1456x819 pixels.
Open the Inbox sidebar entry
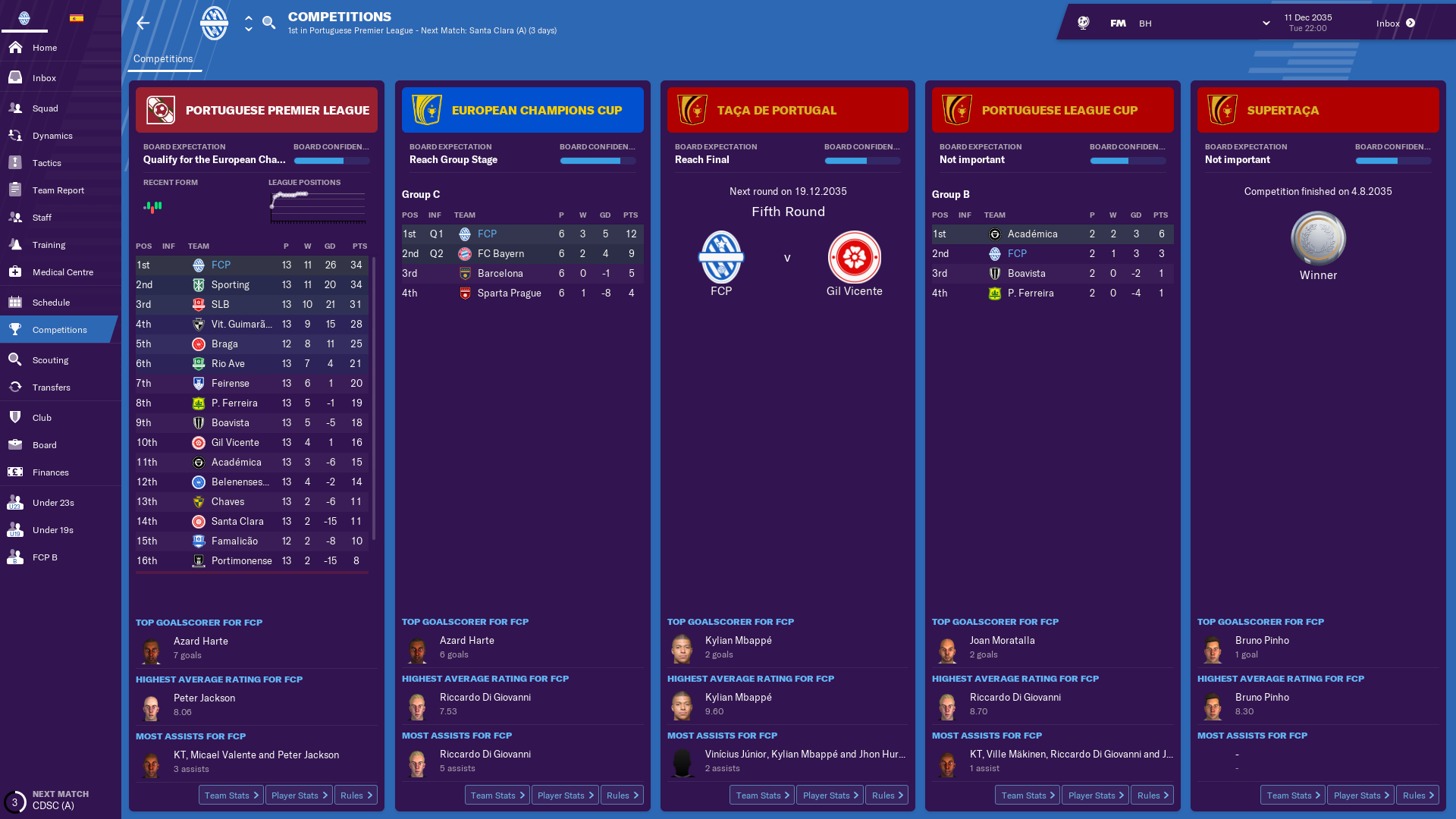coord(44,78)
